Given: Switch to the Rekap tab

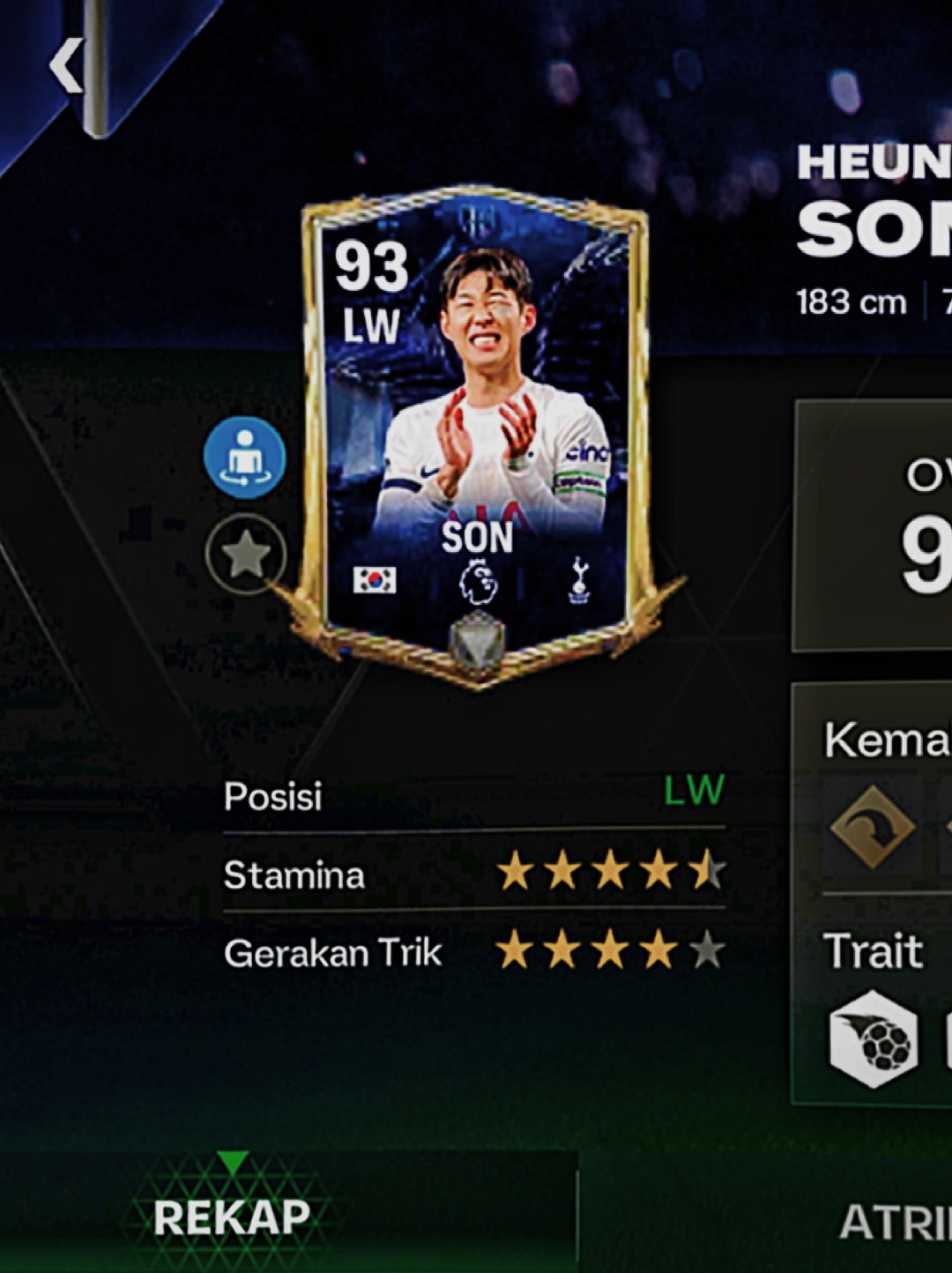Looking at the screenshot, I should point(232,1217).
